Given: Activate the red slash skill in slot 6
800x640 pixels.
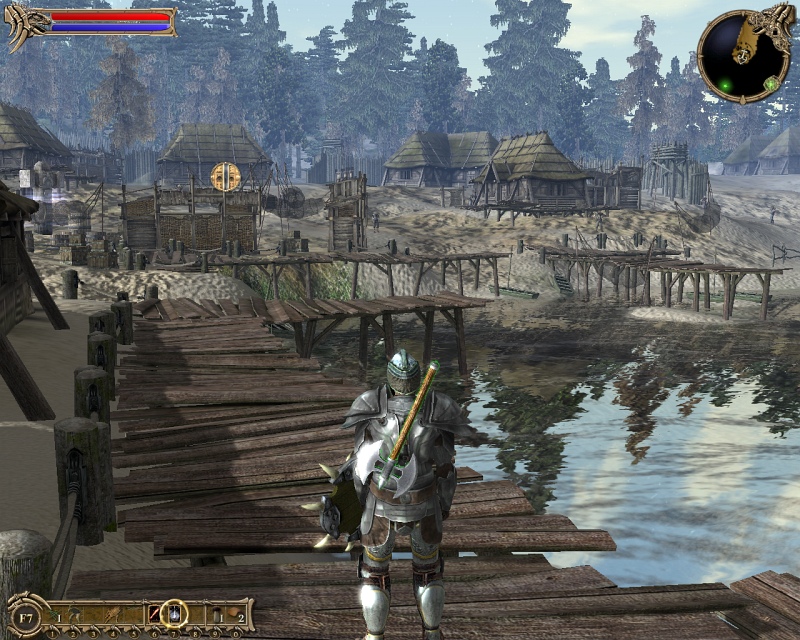Looking at the screenshot, I should (x=155, y=610).
